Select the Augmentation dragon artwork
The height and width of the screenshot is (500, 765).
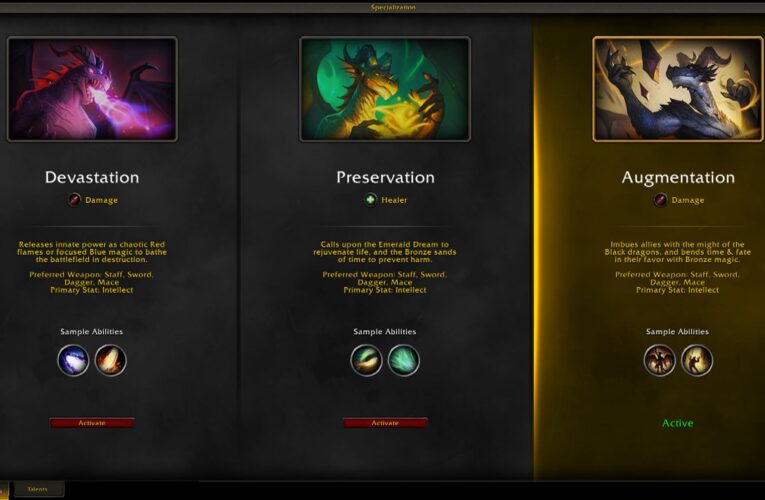(x=678, y=89)
